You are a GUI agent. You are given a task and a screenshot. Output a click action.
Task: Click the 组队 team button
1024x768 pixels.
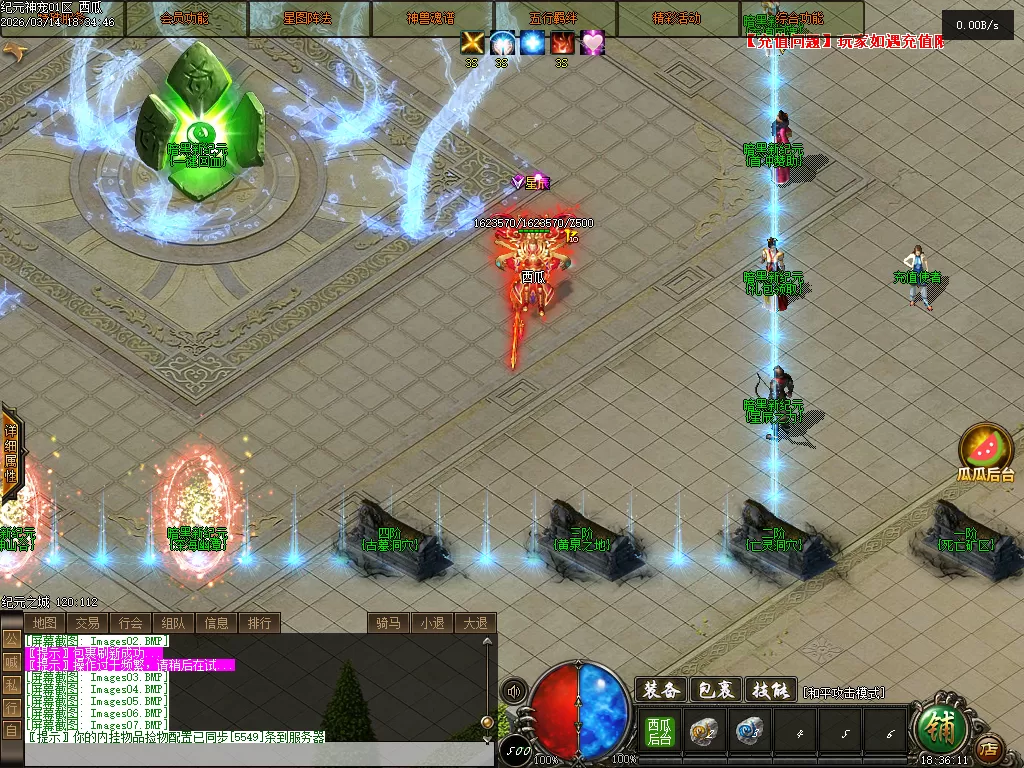tap(173, 623)
